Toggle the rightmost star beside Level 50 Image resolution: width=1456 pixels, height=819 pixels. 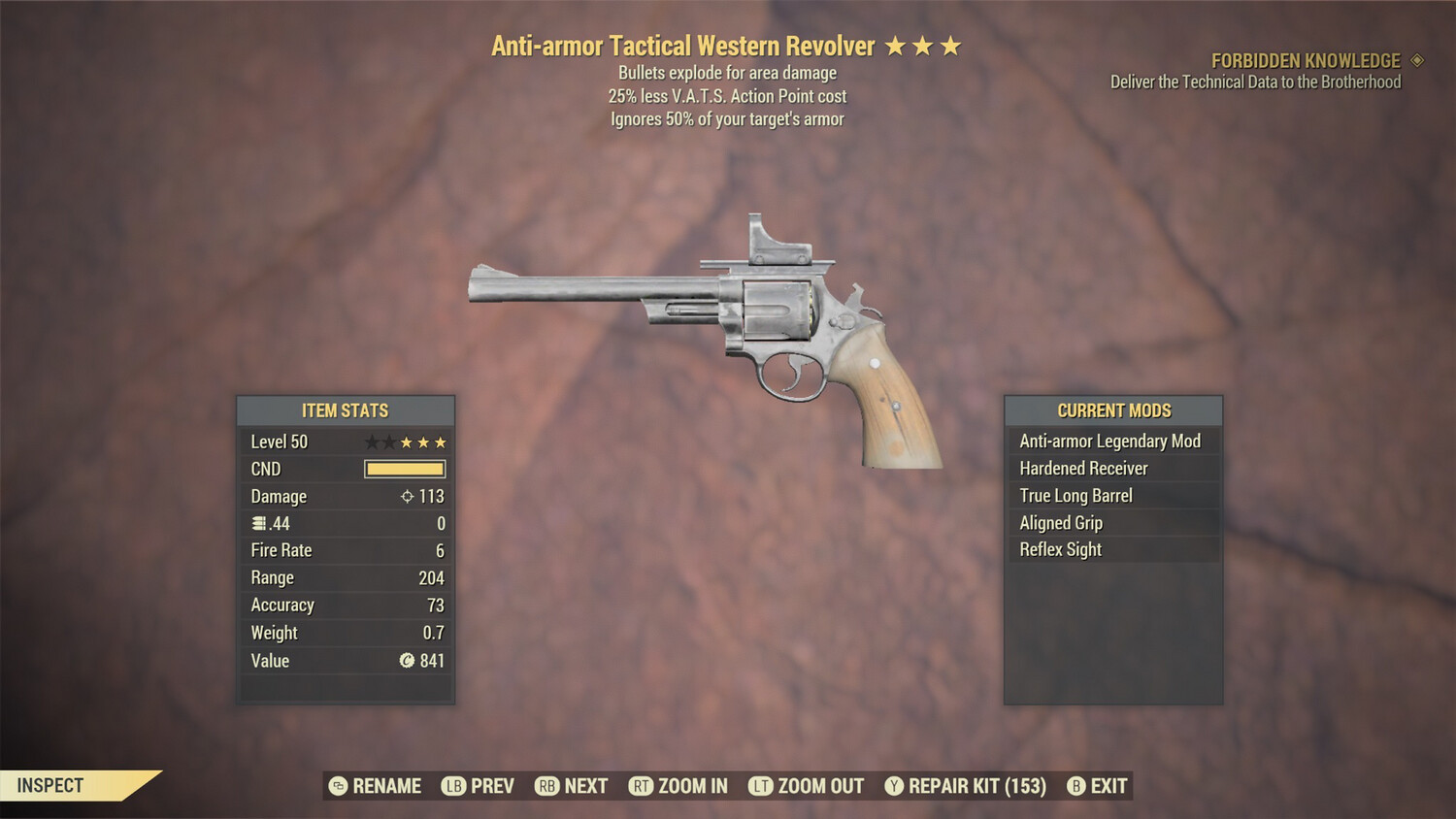tap(443, 442)
